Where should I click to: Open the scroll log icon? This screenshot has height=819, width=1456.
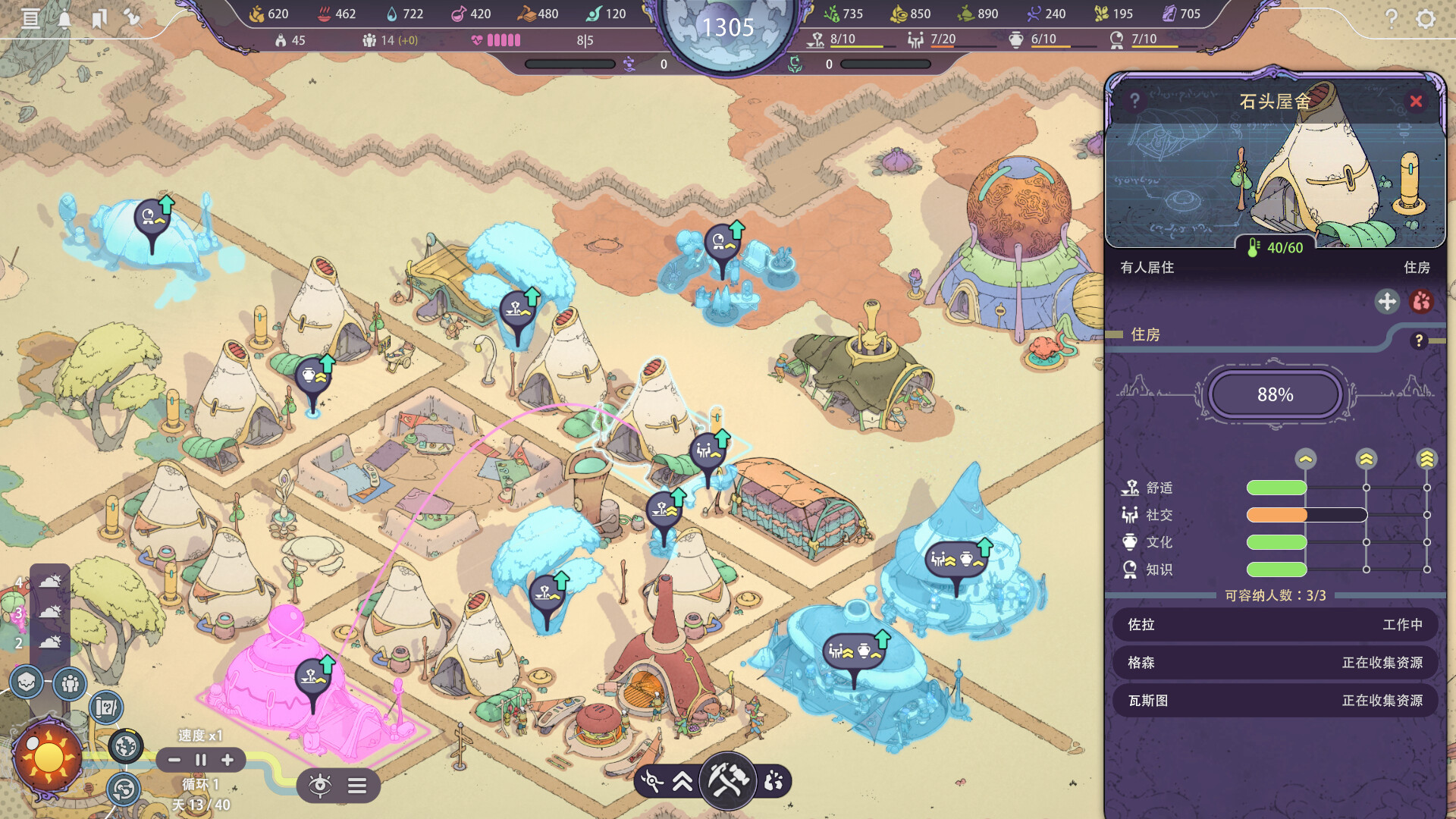click(x=30, y=18)
